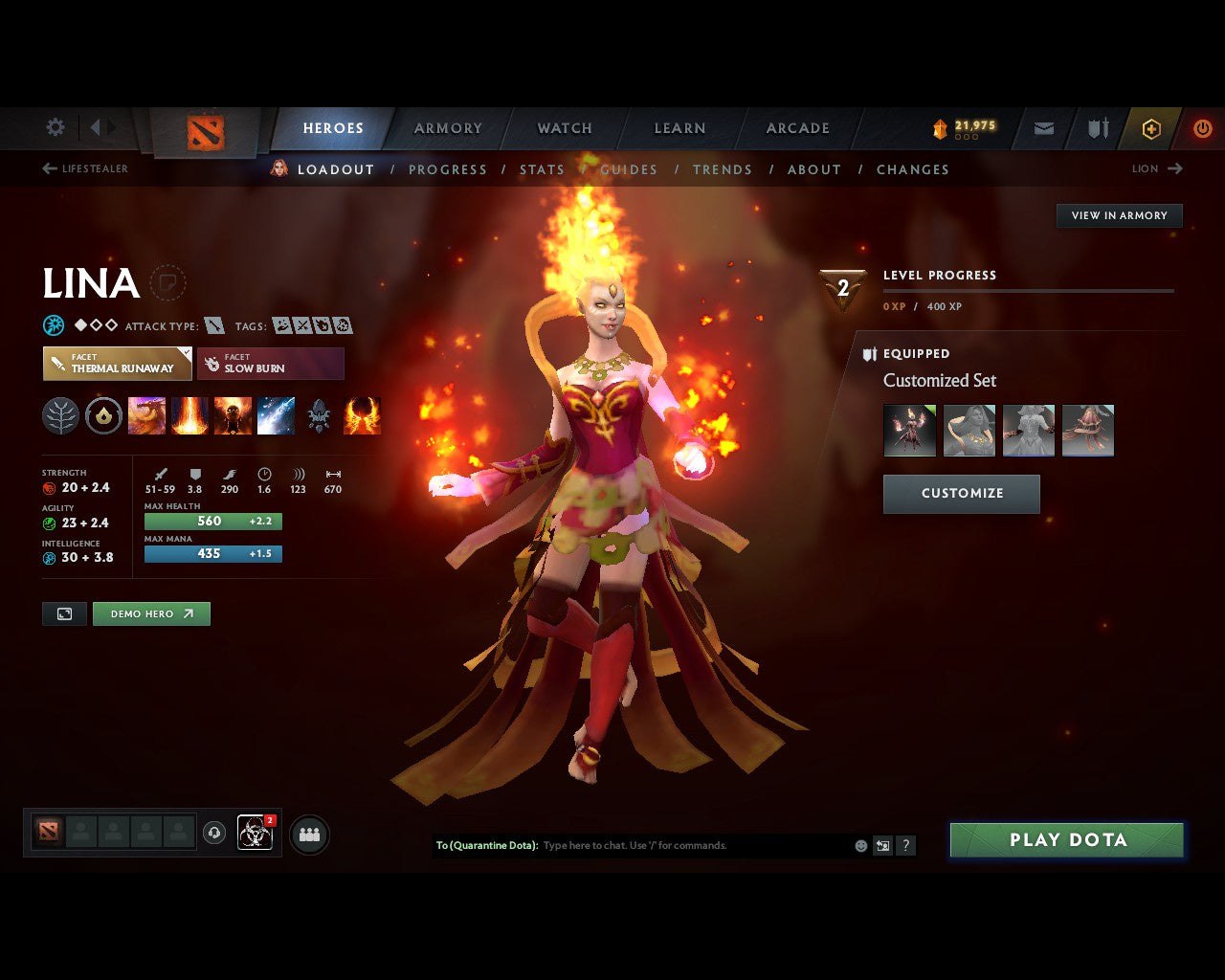The image size is (1225, 980).
Task: Switch to the Stats tab
Action: tap(543, 169)
